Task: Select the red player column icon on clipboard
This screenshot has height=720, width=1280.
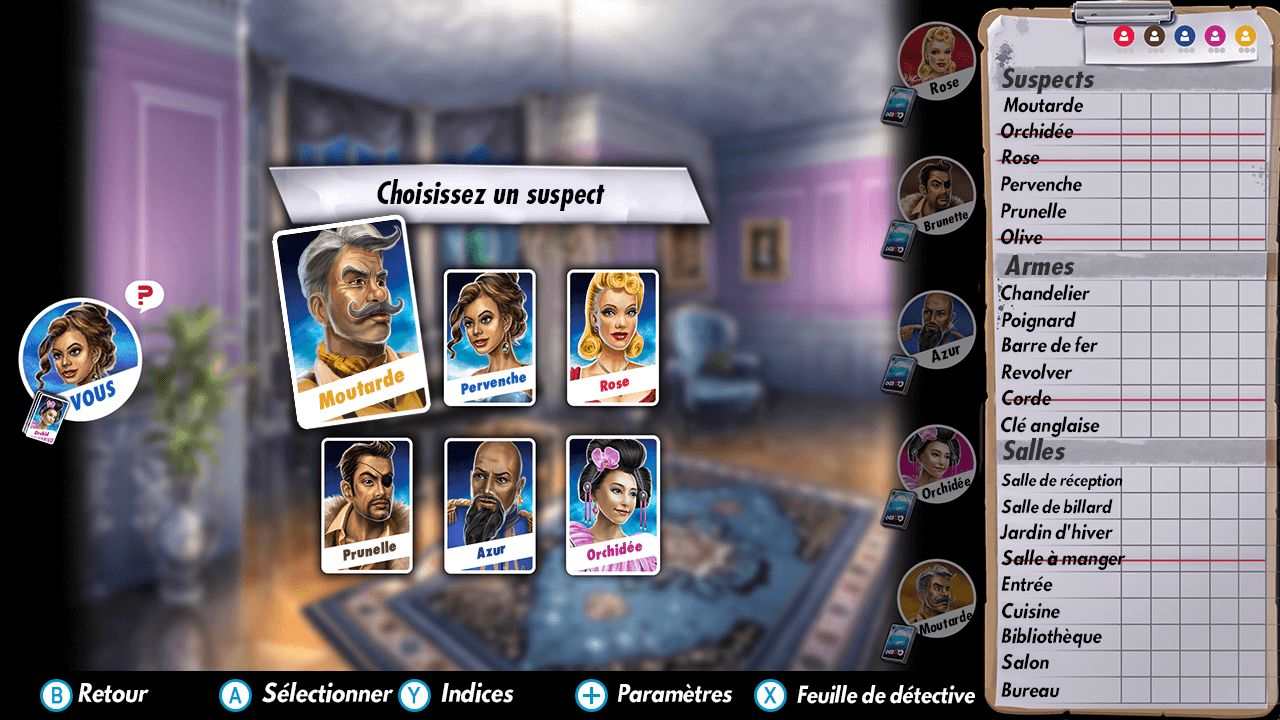Action: [1123, 36]
